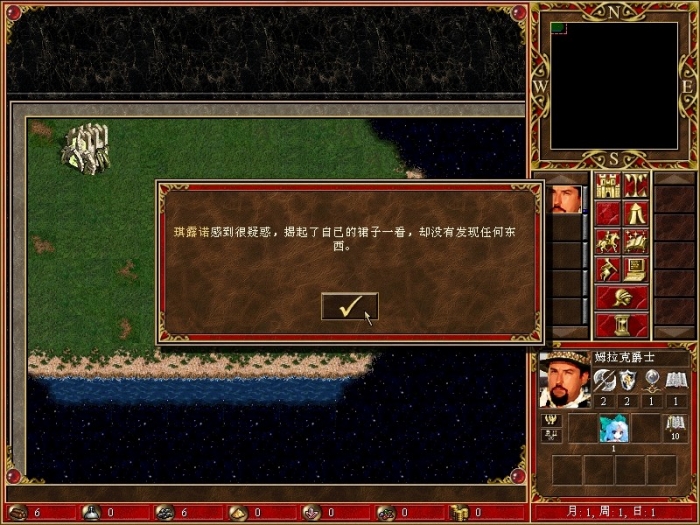Click the shield defense skill icon
The width and height of the screenshot is (700, 525).
click(627, 379)
